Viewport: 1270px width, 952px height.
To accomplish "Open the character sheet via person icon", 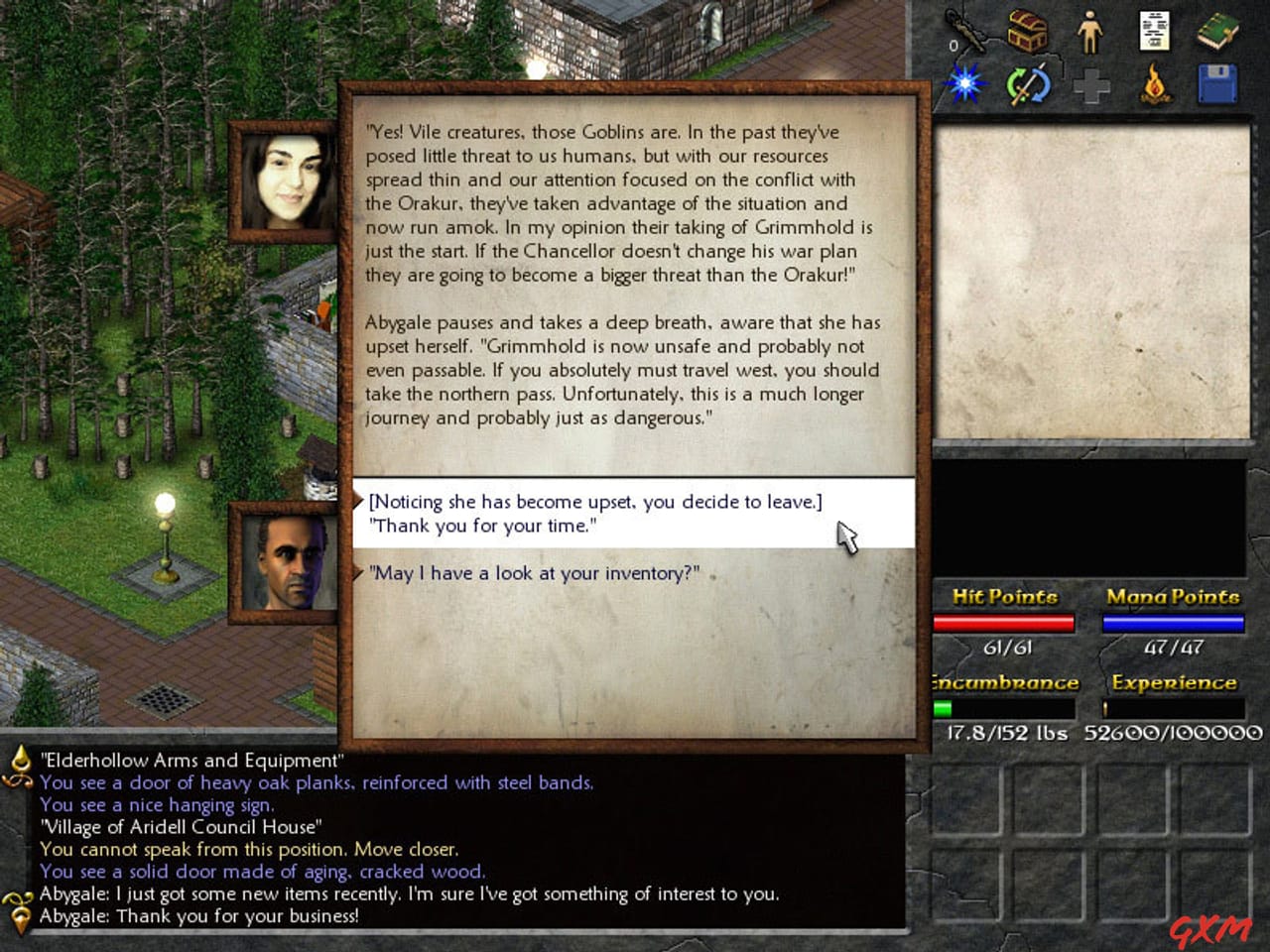I will (1089, 32).
